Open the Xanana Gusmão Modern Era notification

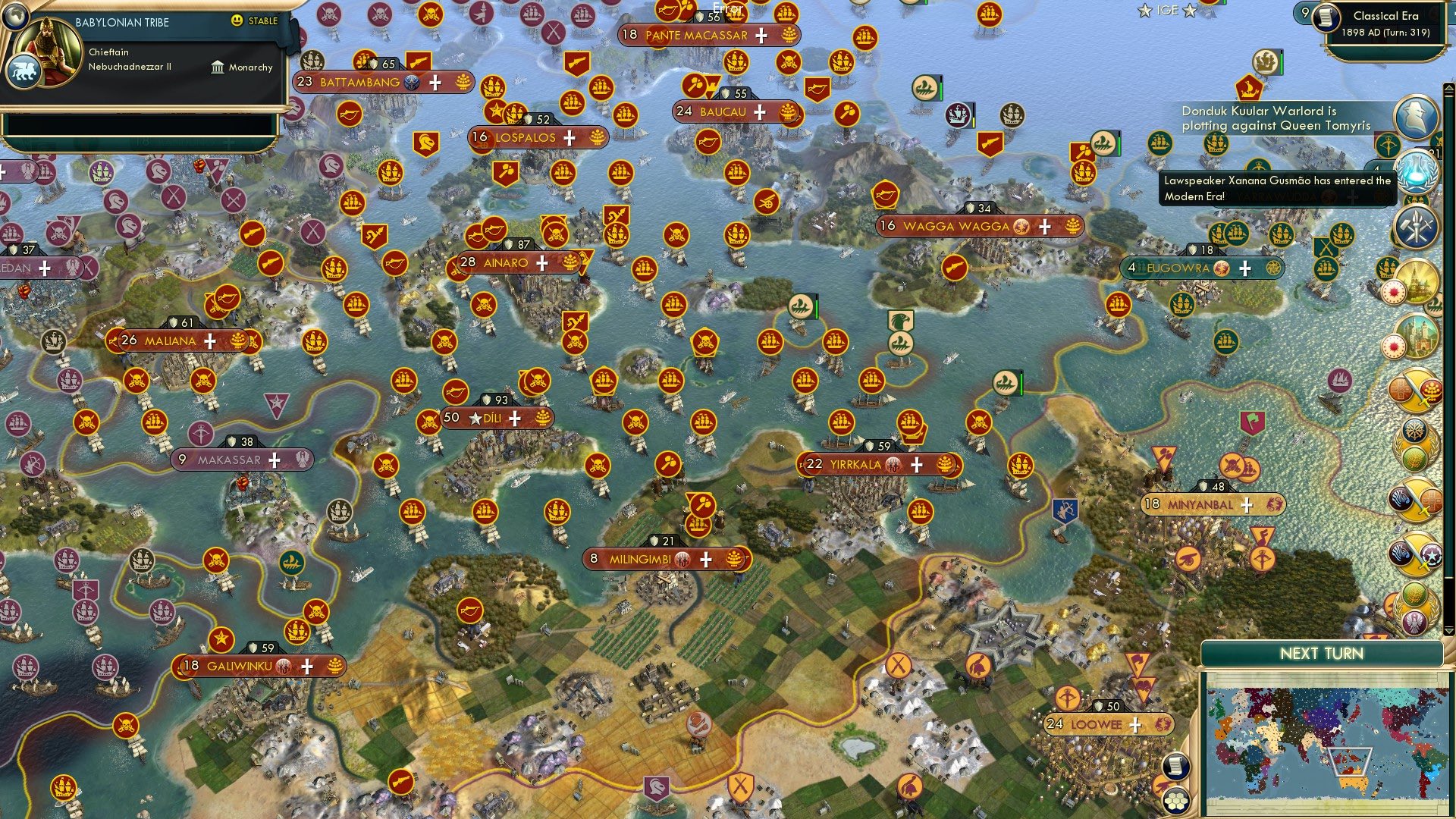point(1274,187)
